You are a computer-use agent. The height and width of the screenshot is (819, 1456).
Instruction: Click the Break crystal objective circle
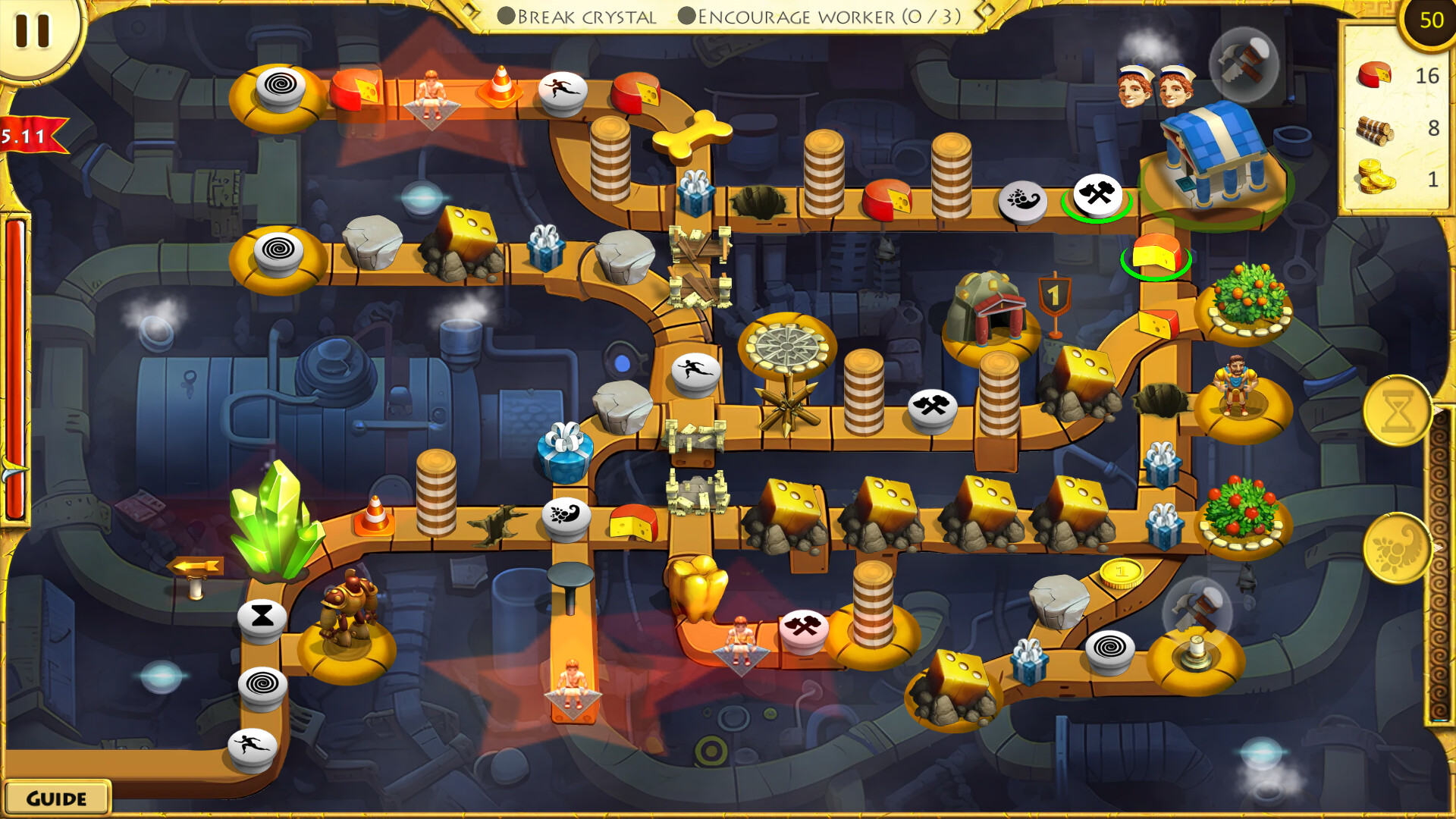pos(505,15)
